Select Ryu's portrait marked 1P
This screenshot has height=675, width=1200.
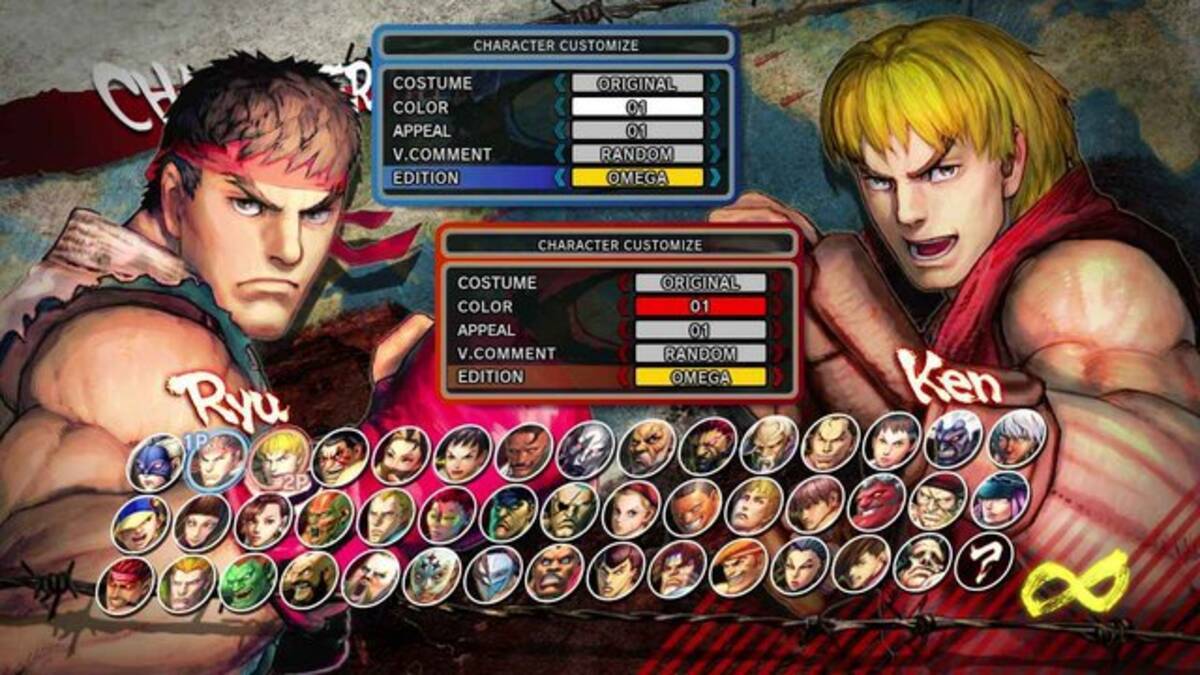[217, 458]
